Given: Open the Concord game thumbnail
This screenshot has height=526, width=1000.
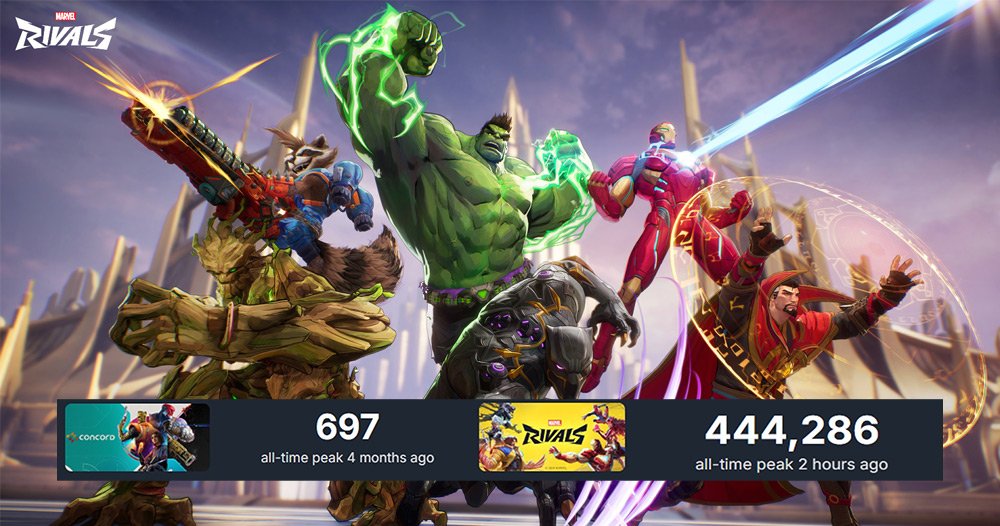Looking at the screenshot, I should [x=137, y=437].
